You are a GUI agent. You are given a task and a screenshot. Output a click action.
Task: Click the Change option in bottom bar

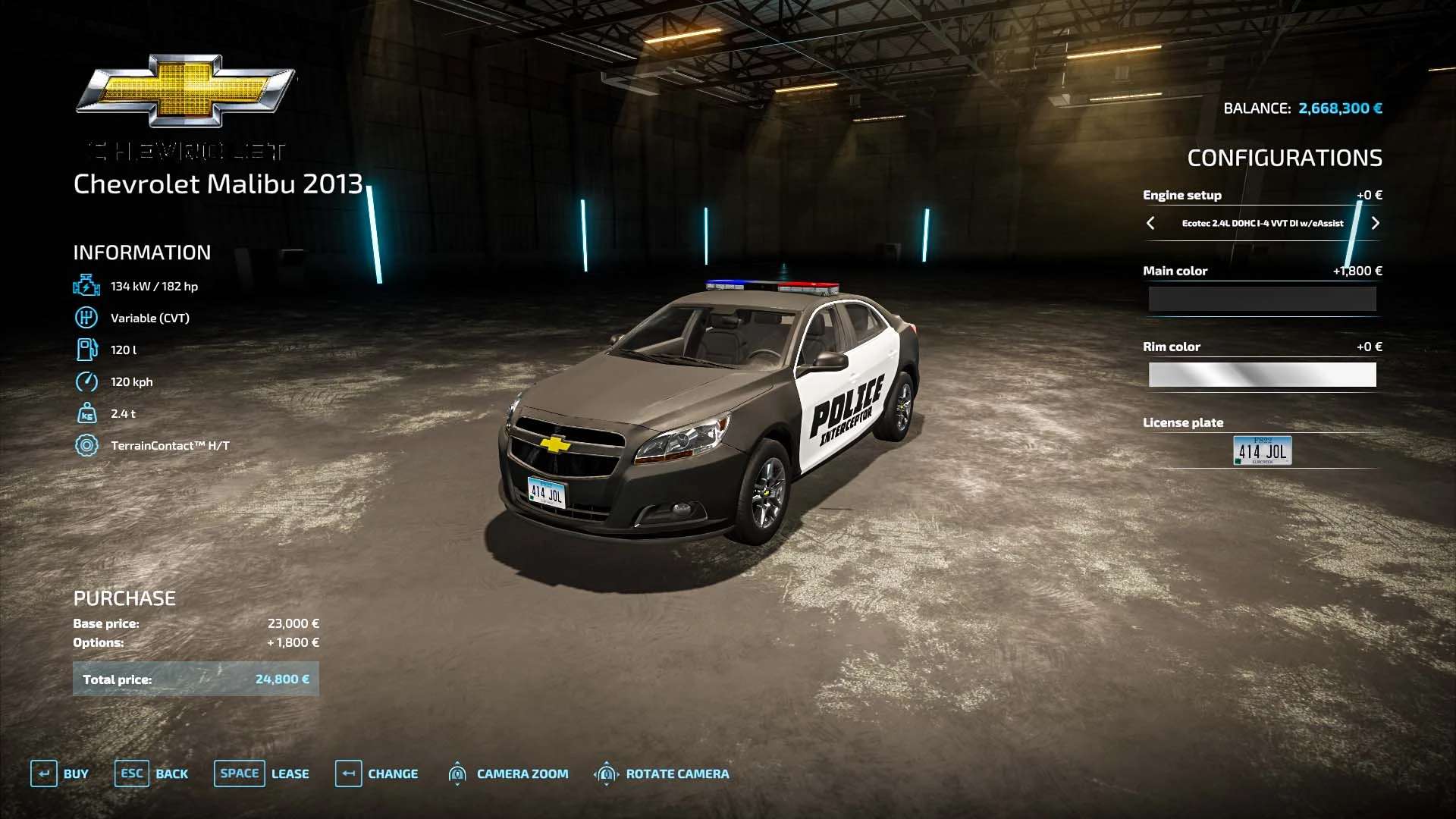click(x=377, y=773)
